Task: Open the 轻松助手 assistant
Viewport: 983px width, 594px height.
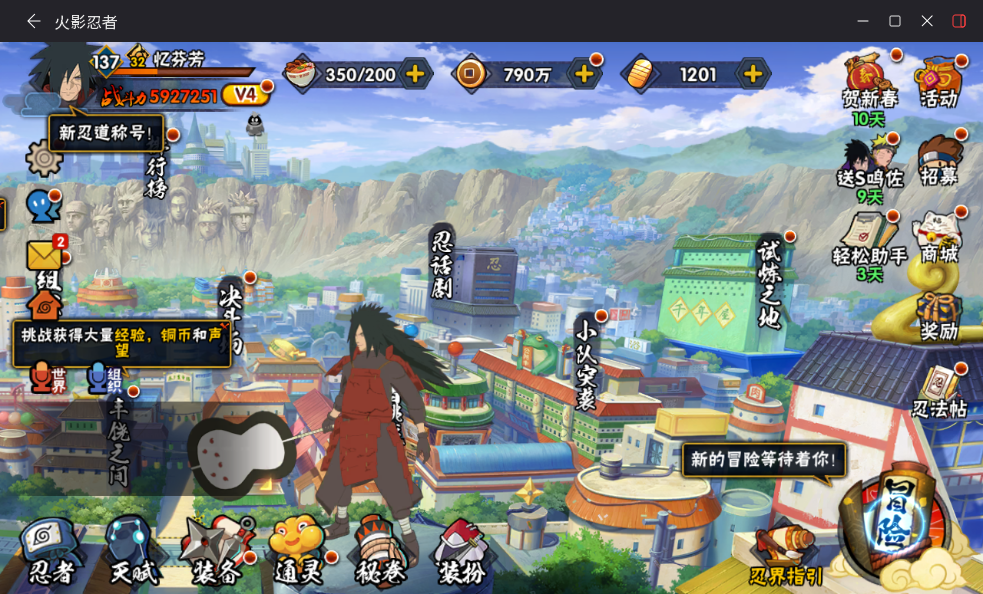Action: (x=868, y=238)
